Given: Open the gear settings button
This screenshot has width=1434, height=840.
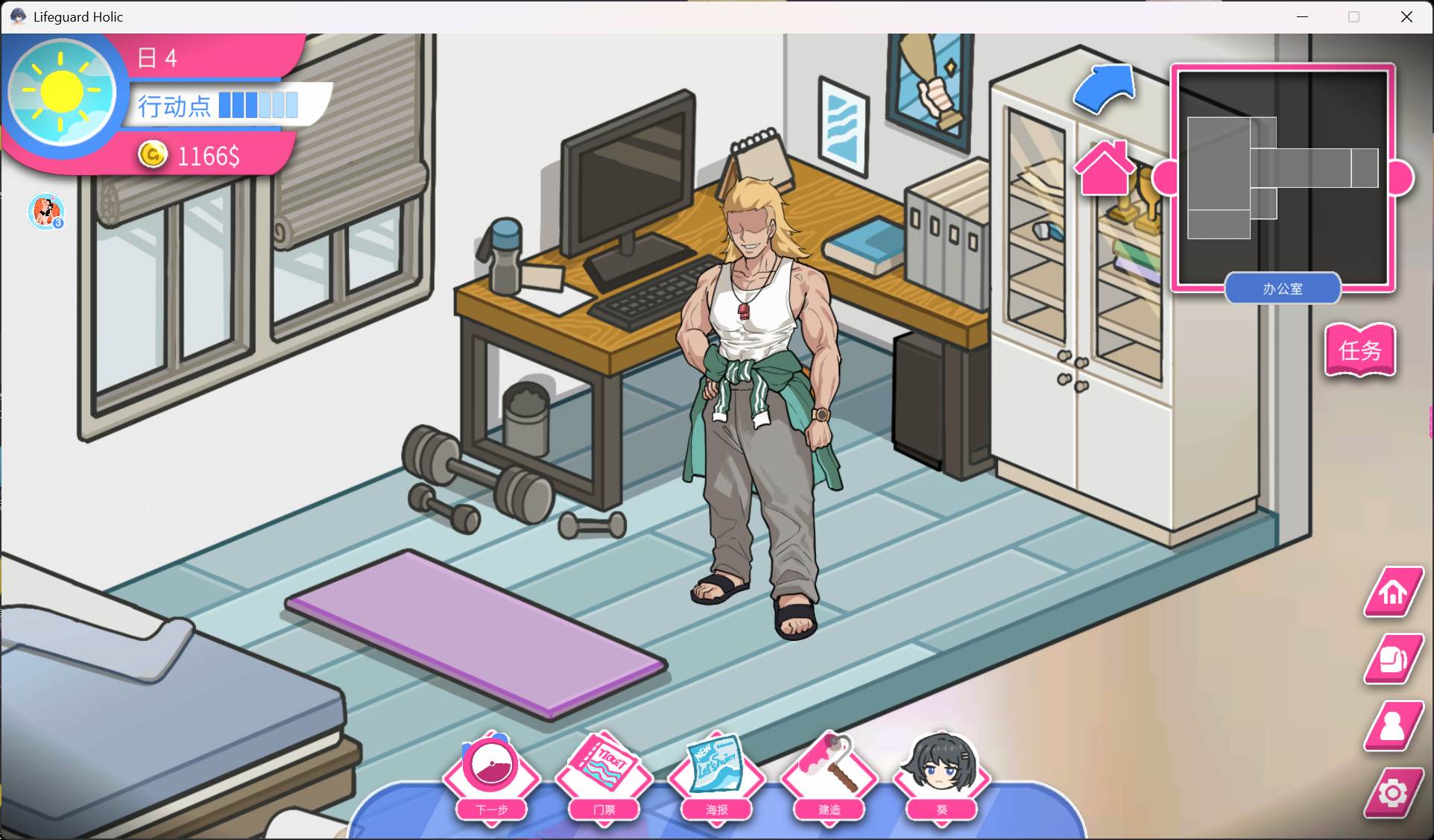Looking at the screenshot, I should [x=1392, y=792].
